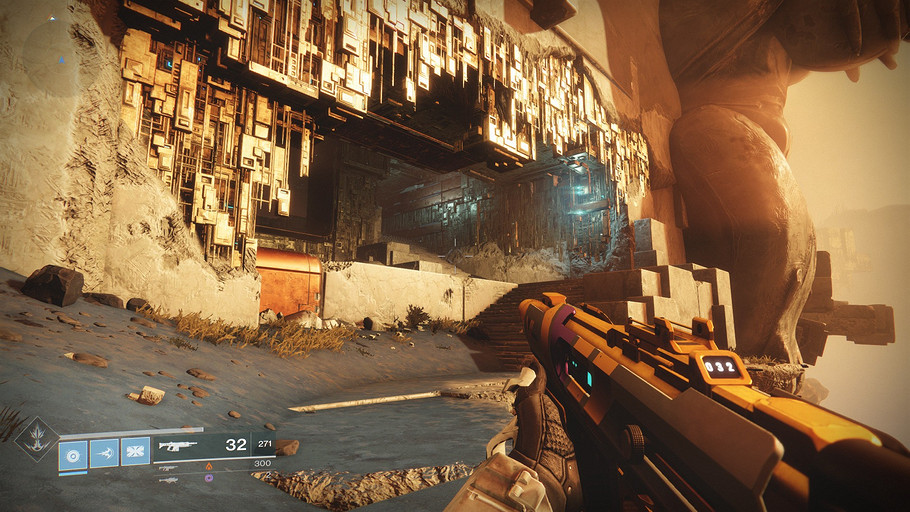Select the equipped auto rifle weapon icon
Image resolution: width=910 pixels, height=512 pixels.
point(177,445)
